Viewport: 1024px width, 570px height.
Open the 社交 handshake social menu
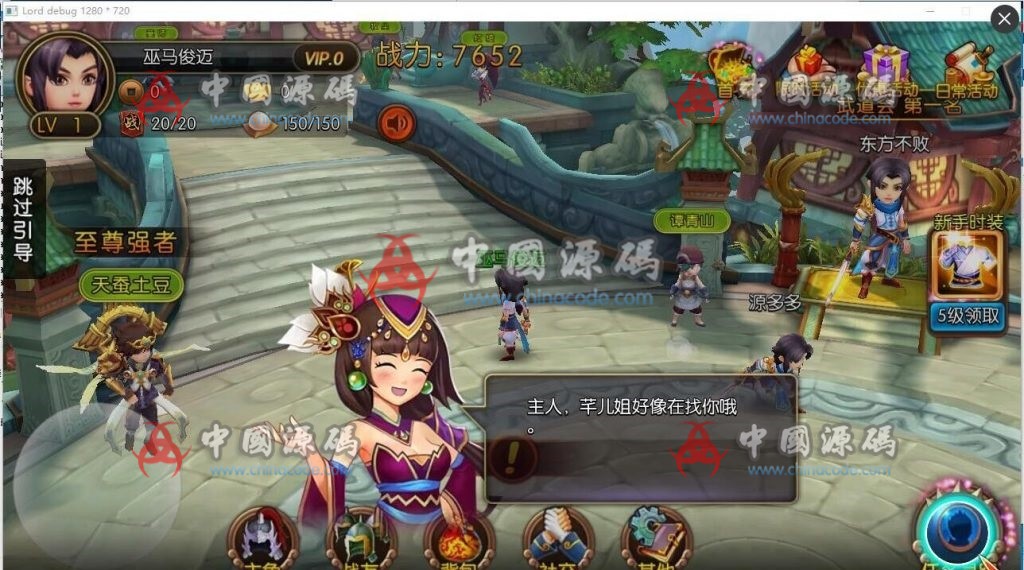(558, 540)
